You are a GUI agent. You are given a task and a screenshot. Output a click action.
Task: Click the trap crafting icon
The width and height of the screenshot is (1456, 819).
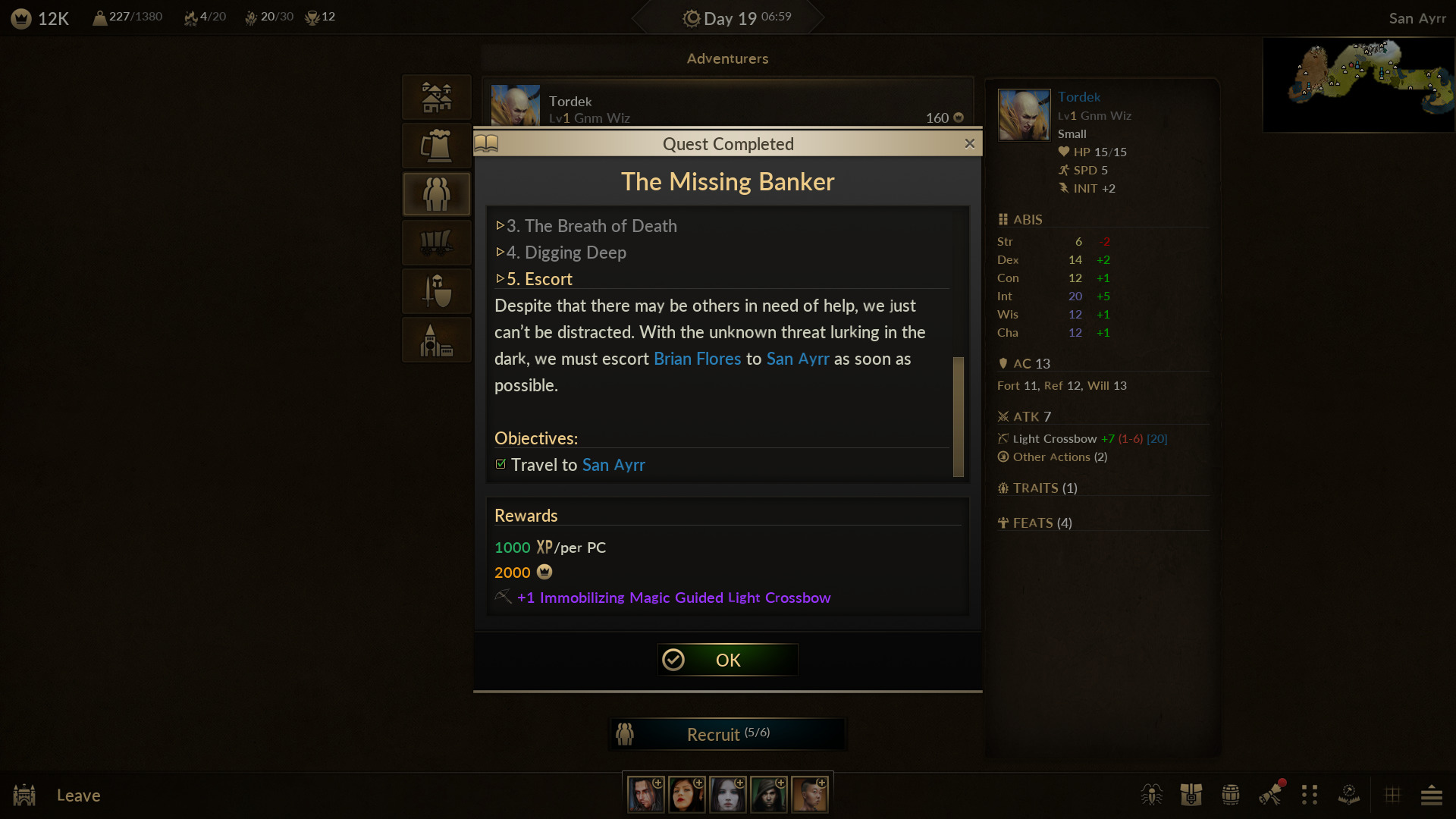[1349, 795]
